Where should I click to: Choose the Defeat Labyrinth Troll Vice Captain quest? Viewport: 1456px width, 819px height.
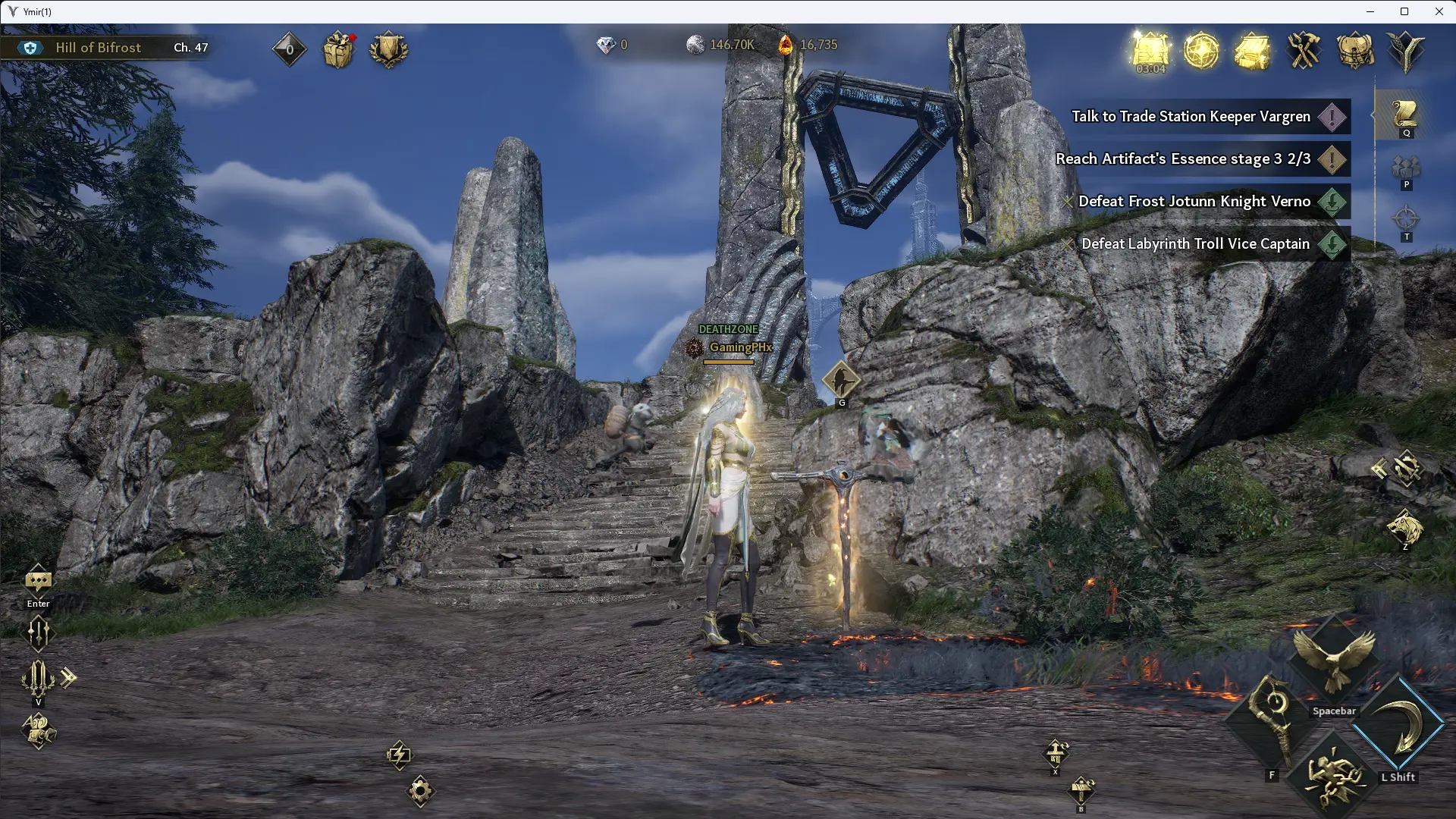[x=1195, y=244]
